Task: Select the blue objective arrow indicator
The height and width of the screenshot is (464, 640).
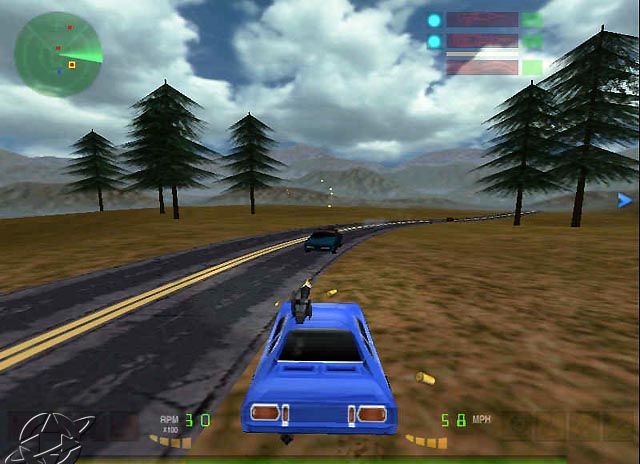Action: point(625,201)
